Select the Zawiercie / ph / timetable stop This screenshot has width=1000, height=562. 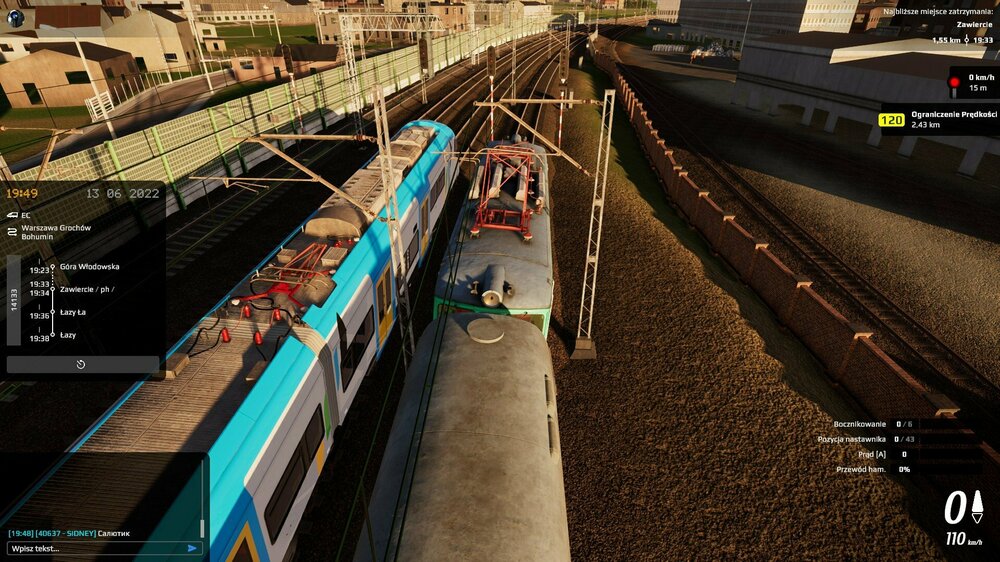tap(86, 289)
